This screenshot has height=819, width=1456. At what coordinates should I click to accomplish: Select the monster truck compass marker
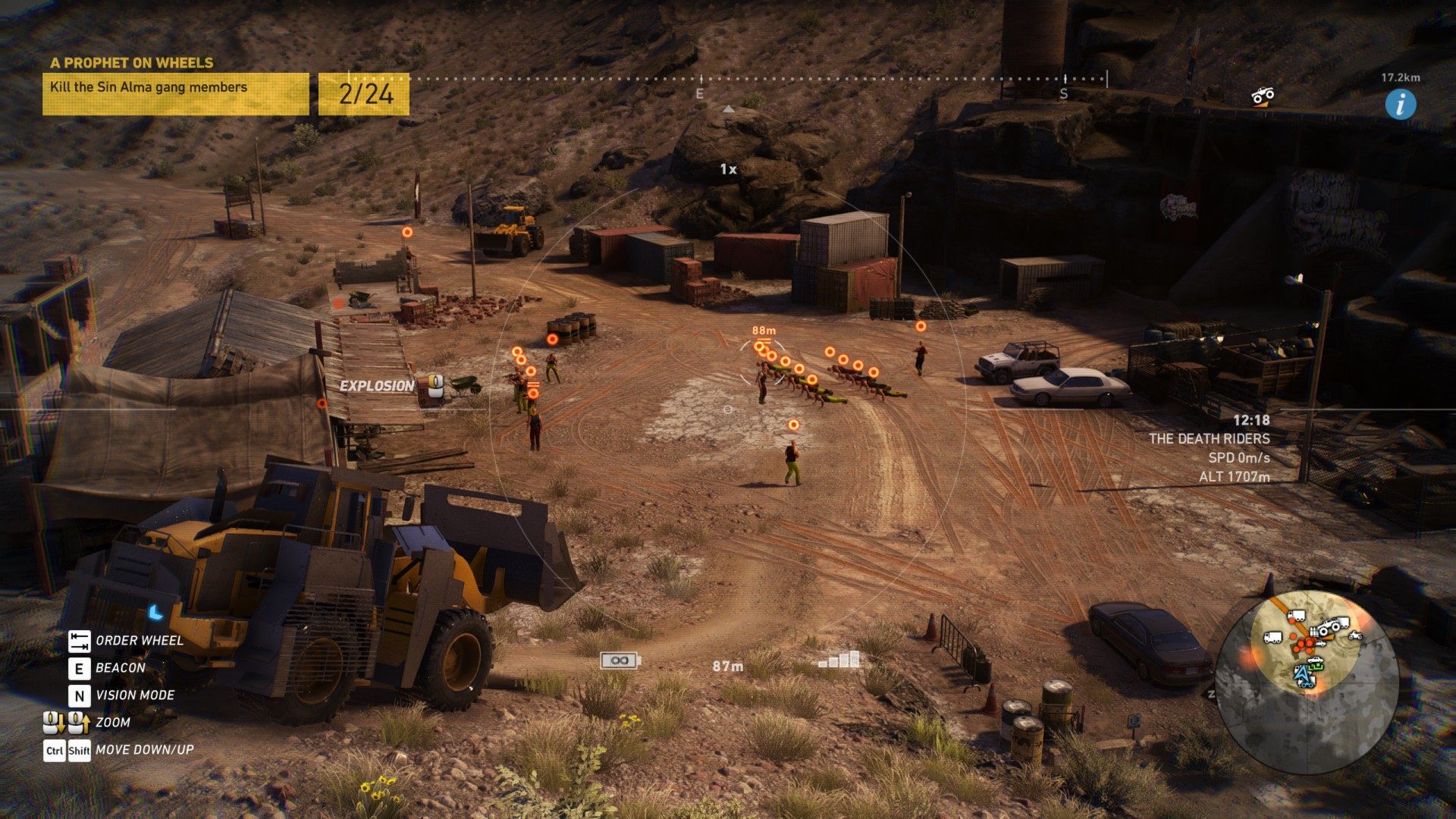click(x=1262, y=96)
